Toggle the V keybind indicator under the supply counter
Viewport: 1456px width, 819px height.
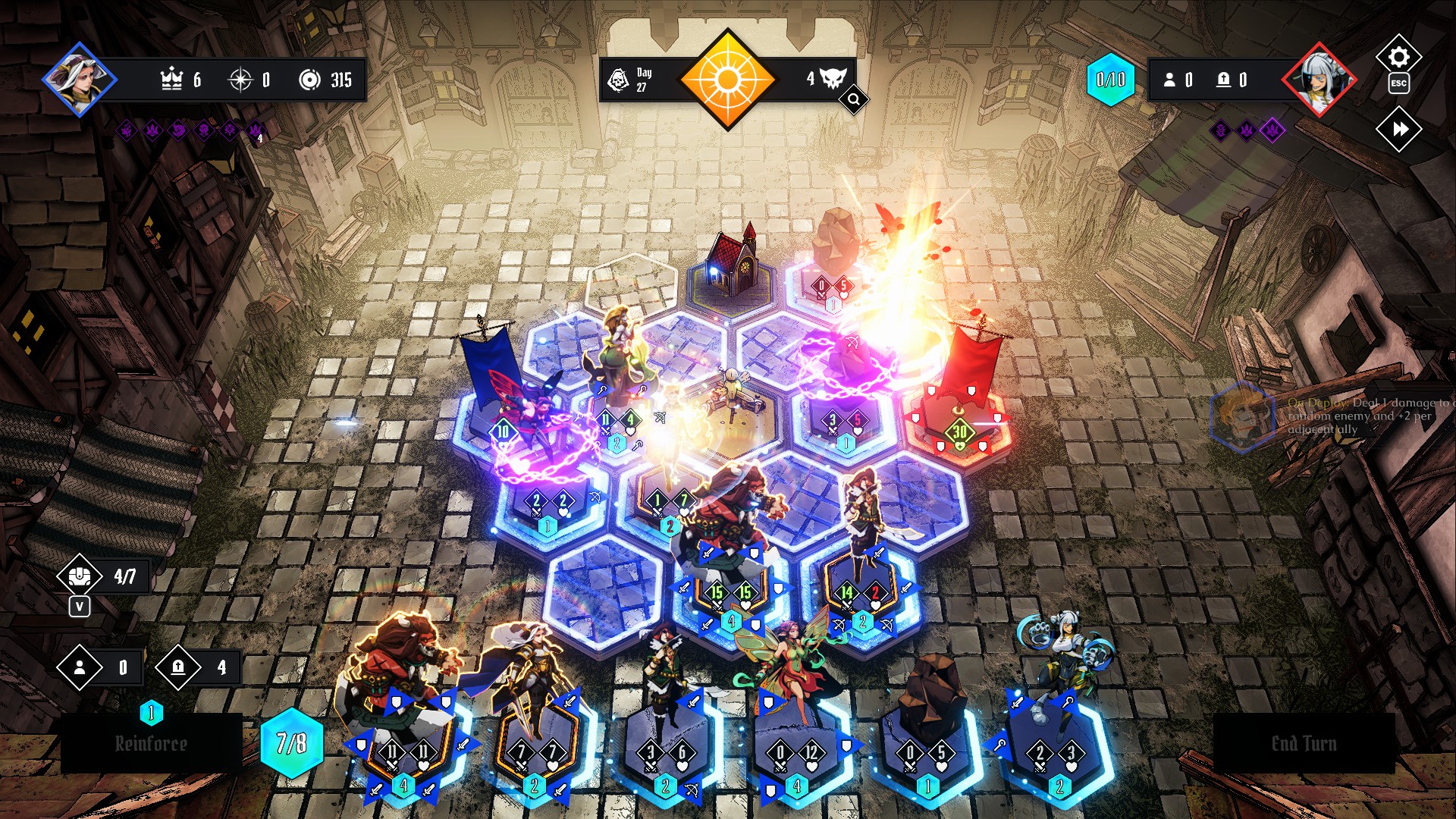click(80, 607)
